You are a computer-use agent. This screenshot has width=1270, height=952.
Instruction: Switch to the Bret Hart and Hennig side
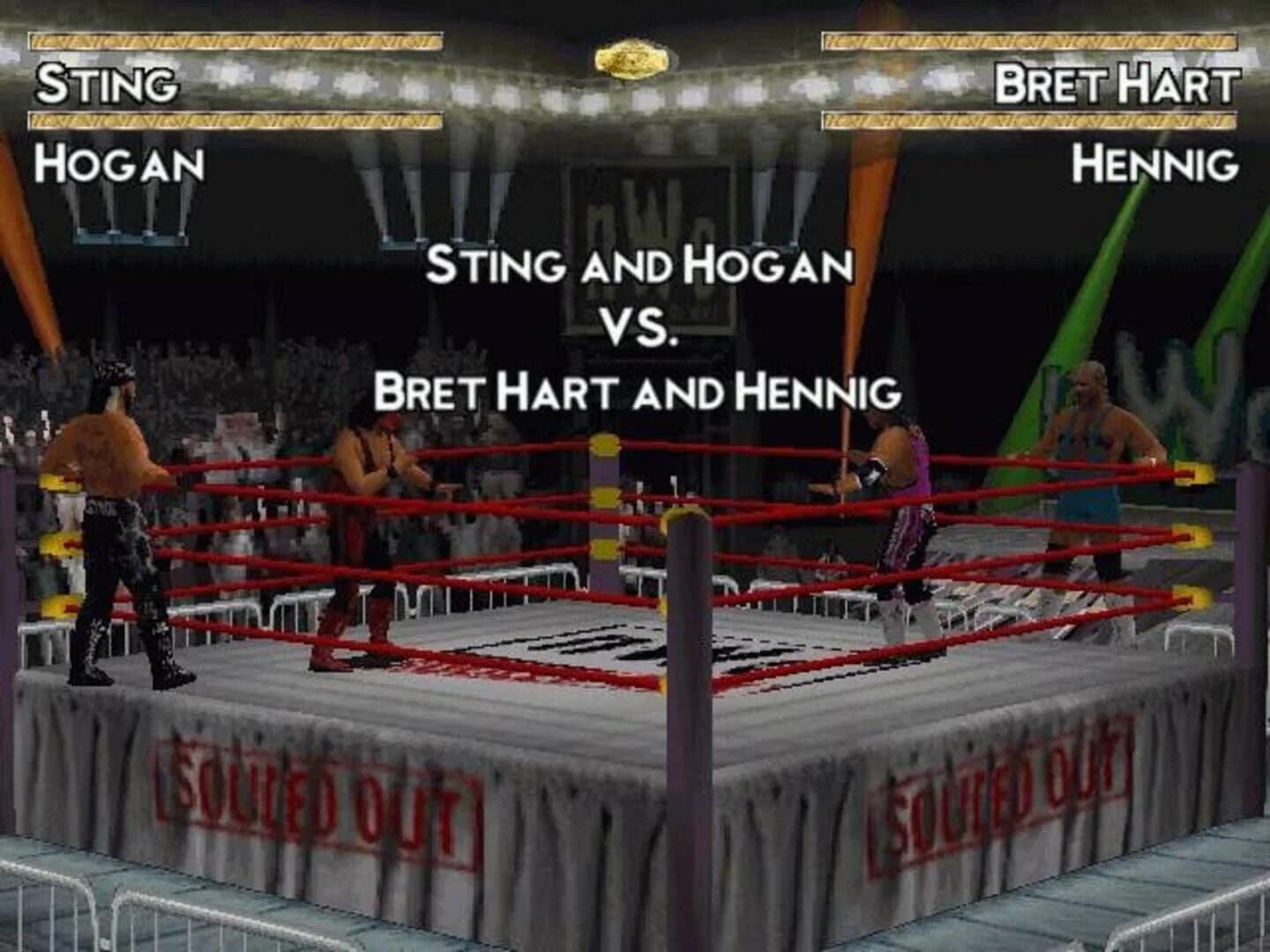pyautogui.click(x=639, y=390)
